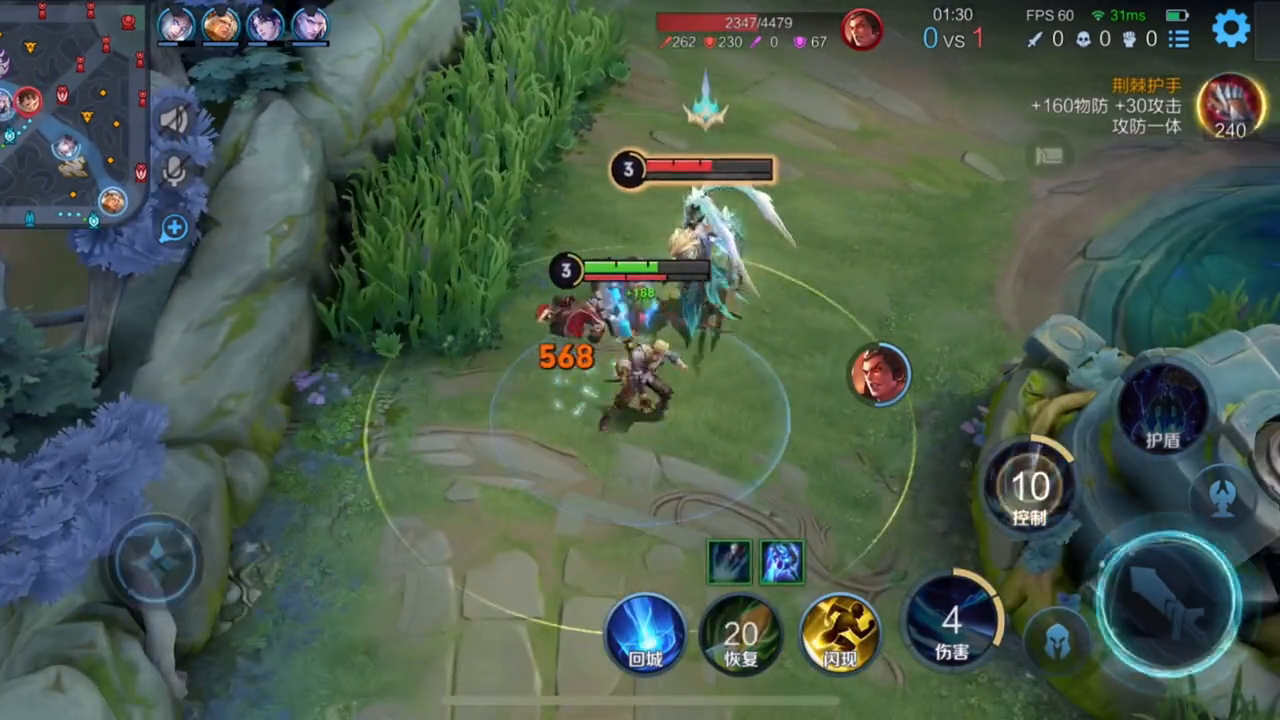This screenshot has width=1280, height=720.
Task: Open the quick chat message icon
Action: point(1048,155)
